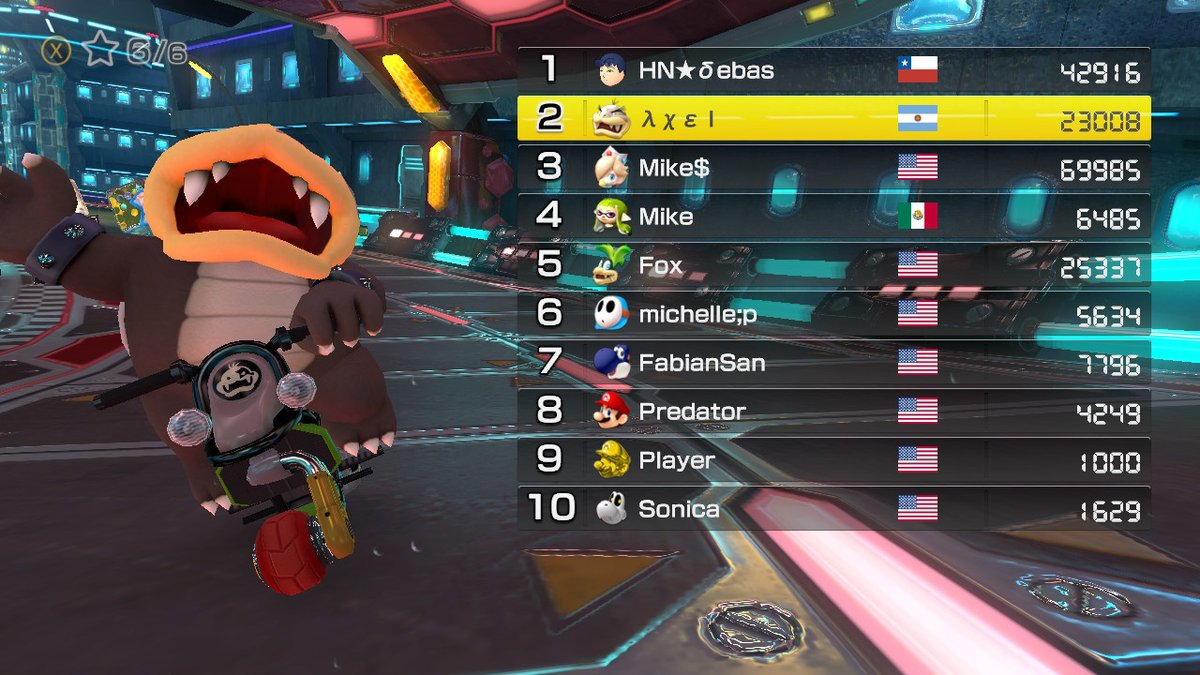Pick the fourth-place Mike row with Mexican flag
This screenshot has width=1200, height=675.
(833, 216)
